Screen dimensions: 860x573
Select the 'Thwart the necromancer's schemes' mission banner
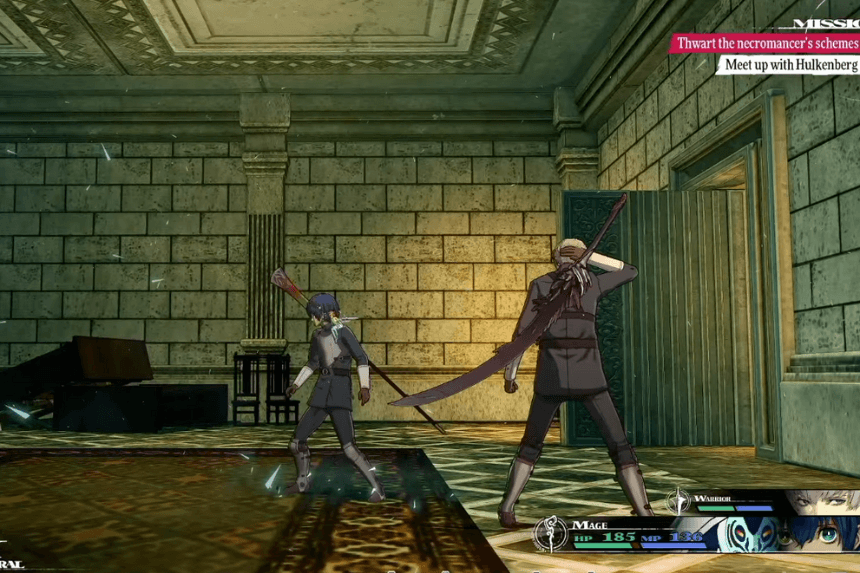click(766, 43)
